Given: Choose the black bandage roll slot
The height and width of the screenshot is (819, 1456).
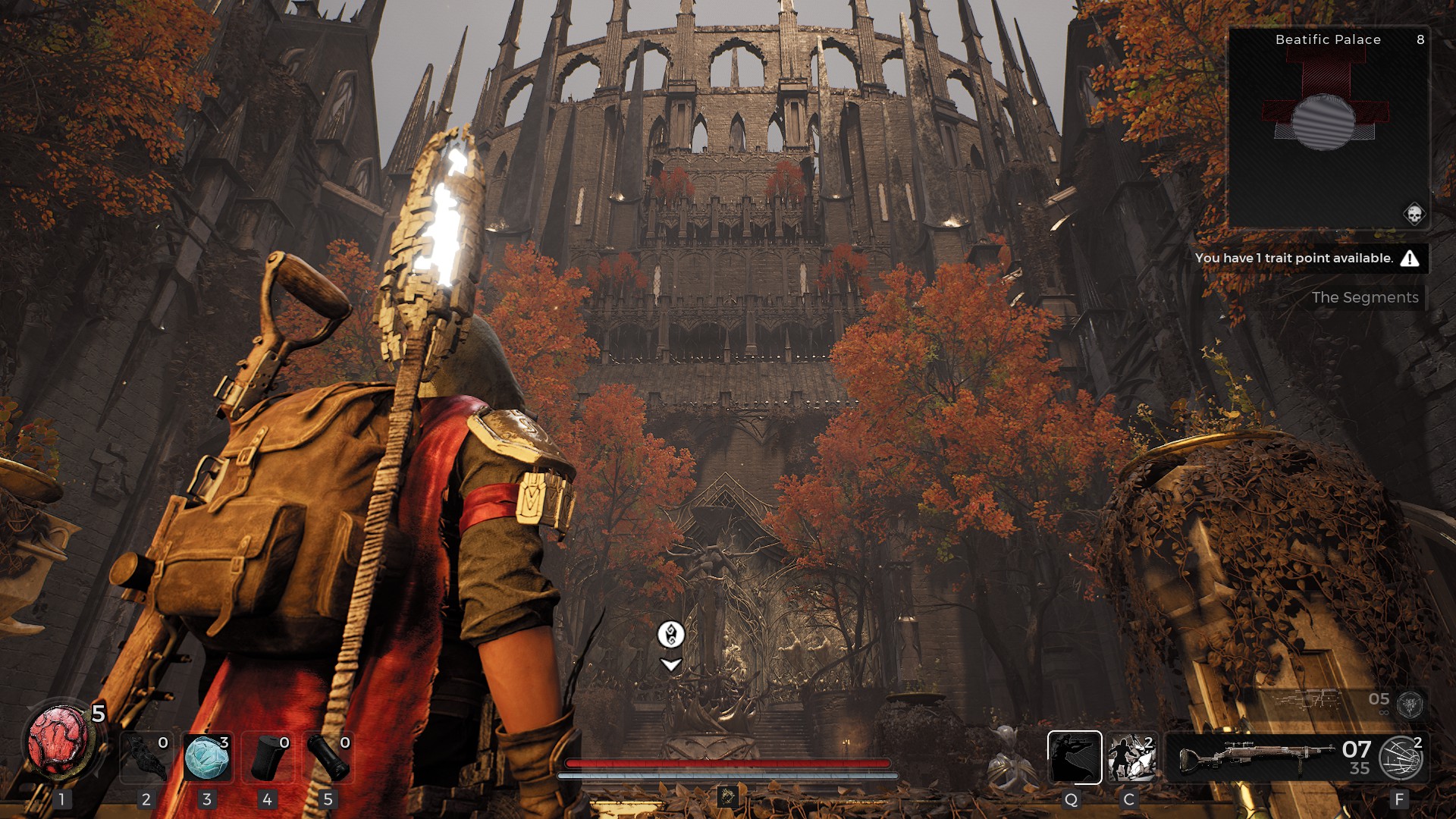Looking at the screenshot, I should click(267, 757).
